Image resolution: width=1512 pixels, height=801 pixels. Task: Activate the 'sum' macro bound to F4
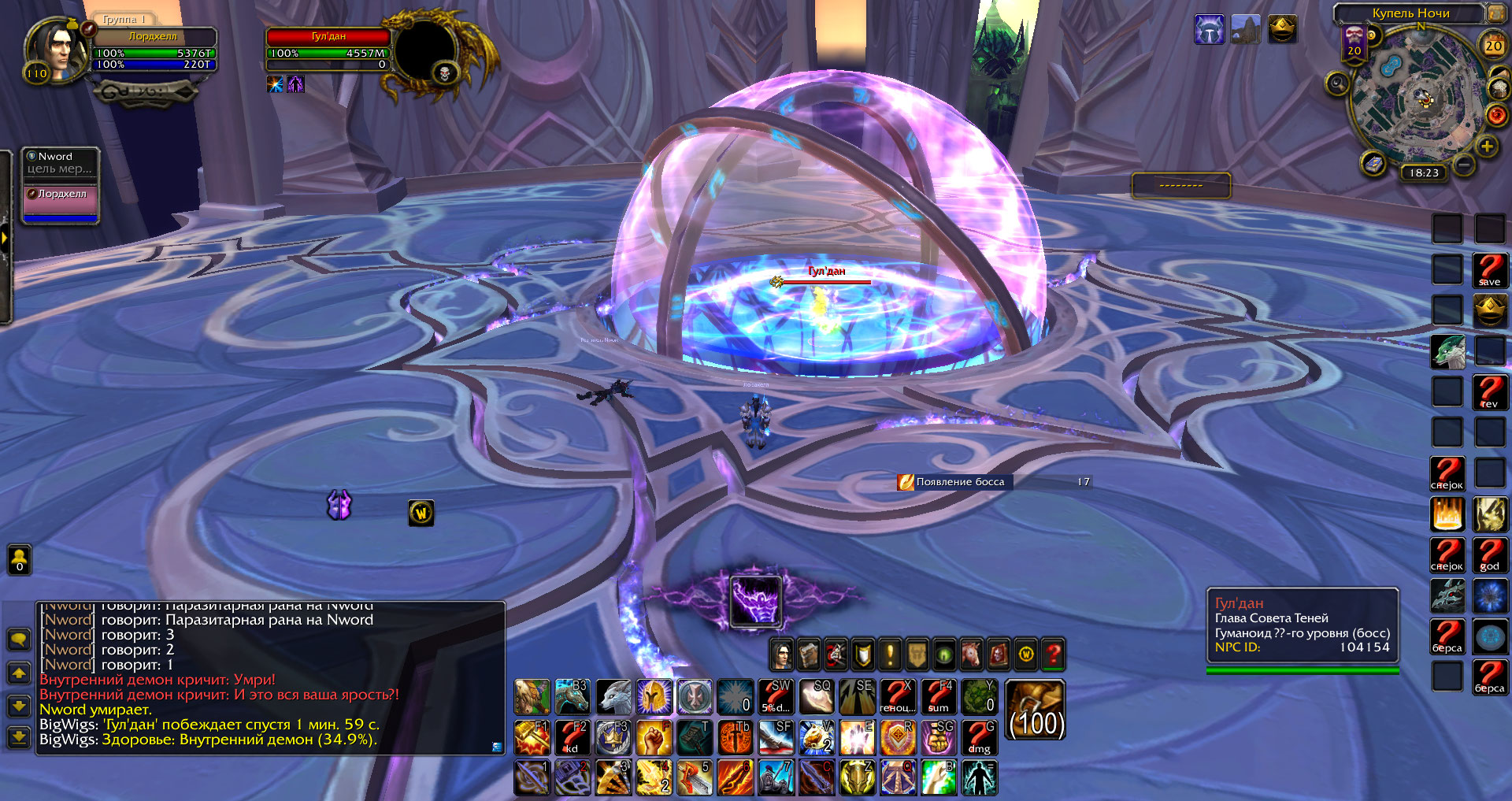click(x=938, y=696)
